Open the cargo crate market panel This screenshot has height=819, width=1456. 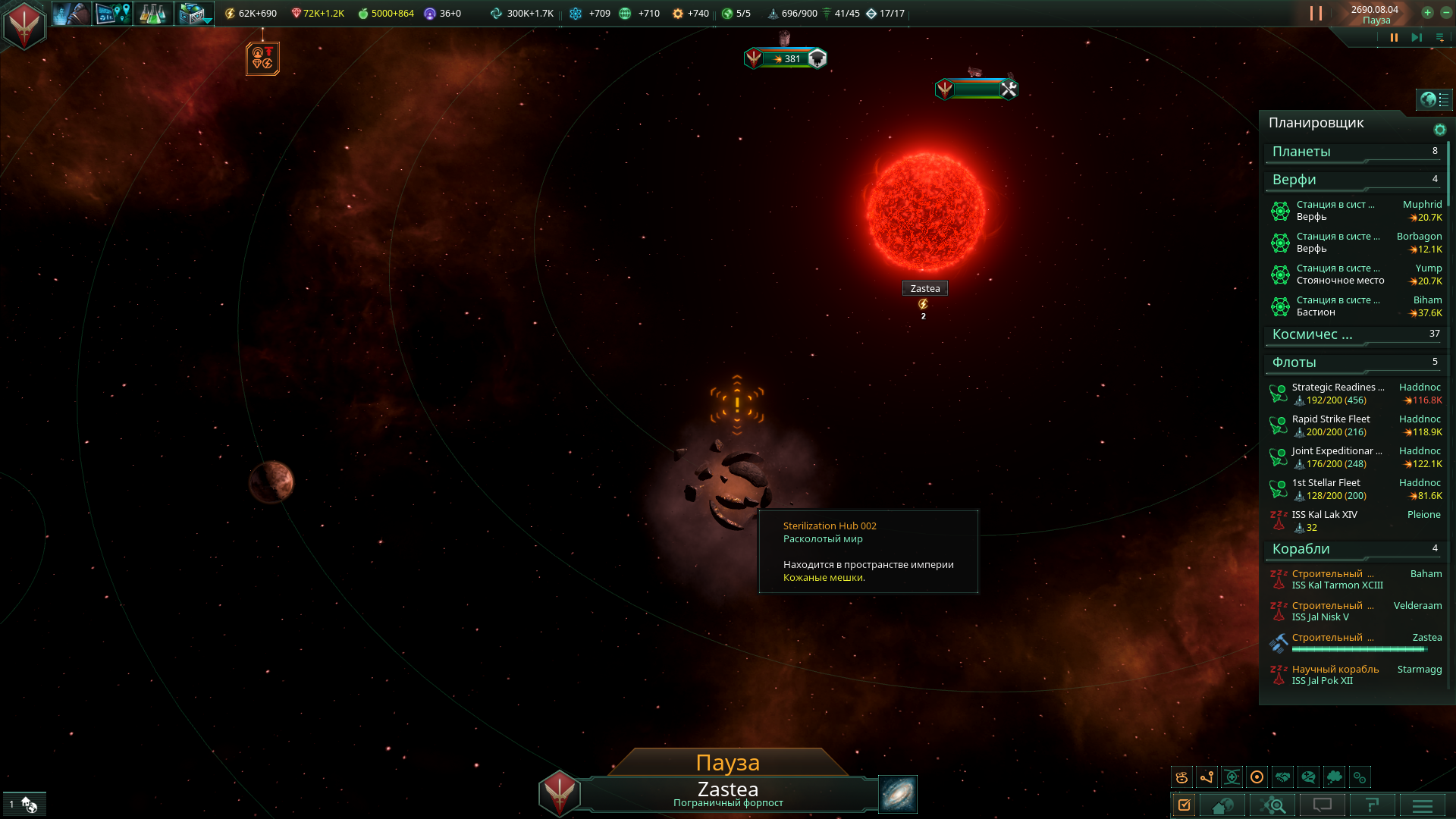click(x=193, y=14)
